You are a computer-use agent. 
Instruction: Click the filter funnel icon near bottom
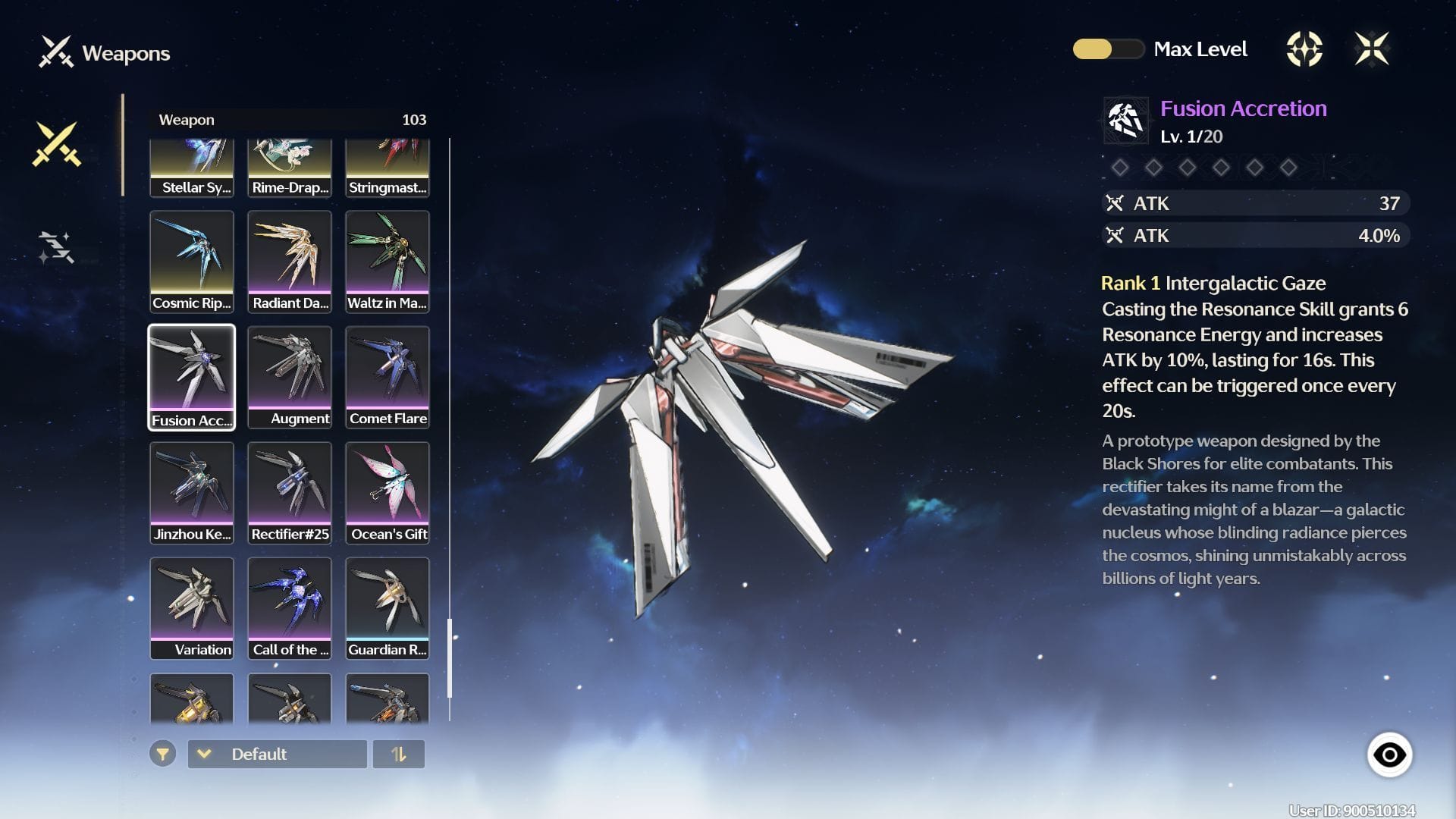[162, 755]
